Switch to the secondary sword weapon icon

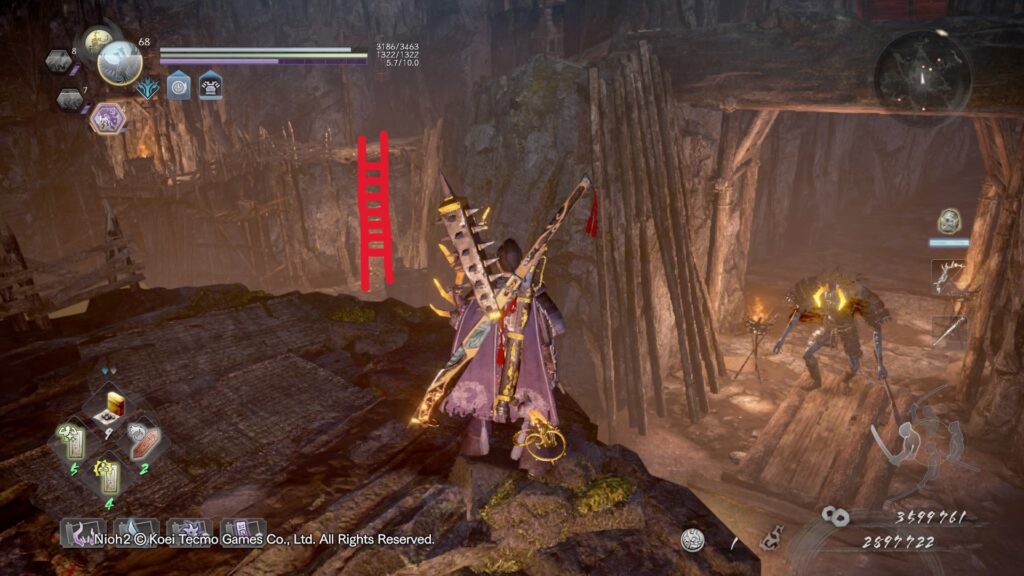(948, 330)
